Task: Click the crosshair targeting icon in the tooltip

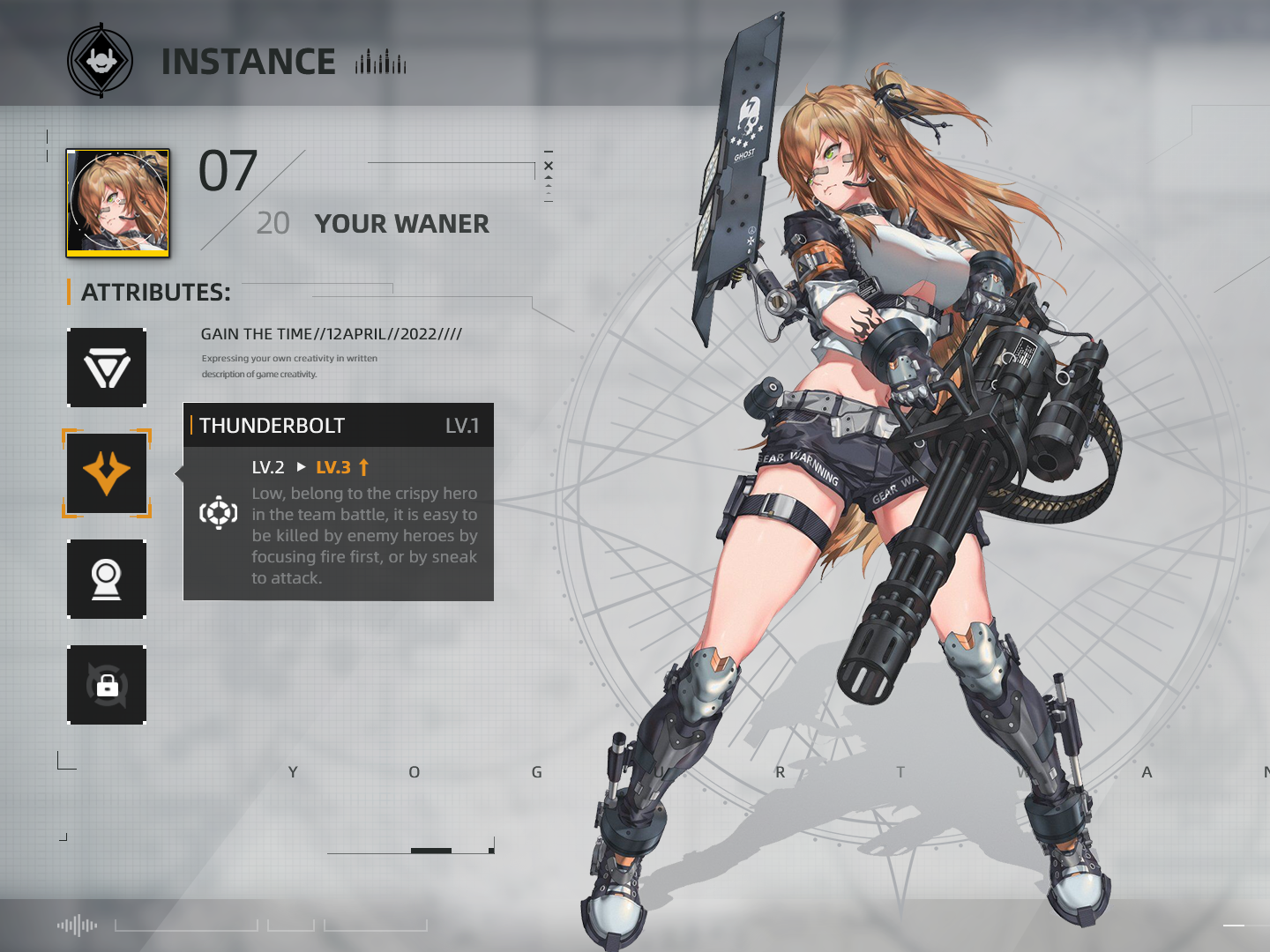Action: [220, 510]
